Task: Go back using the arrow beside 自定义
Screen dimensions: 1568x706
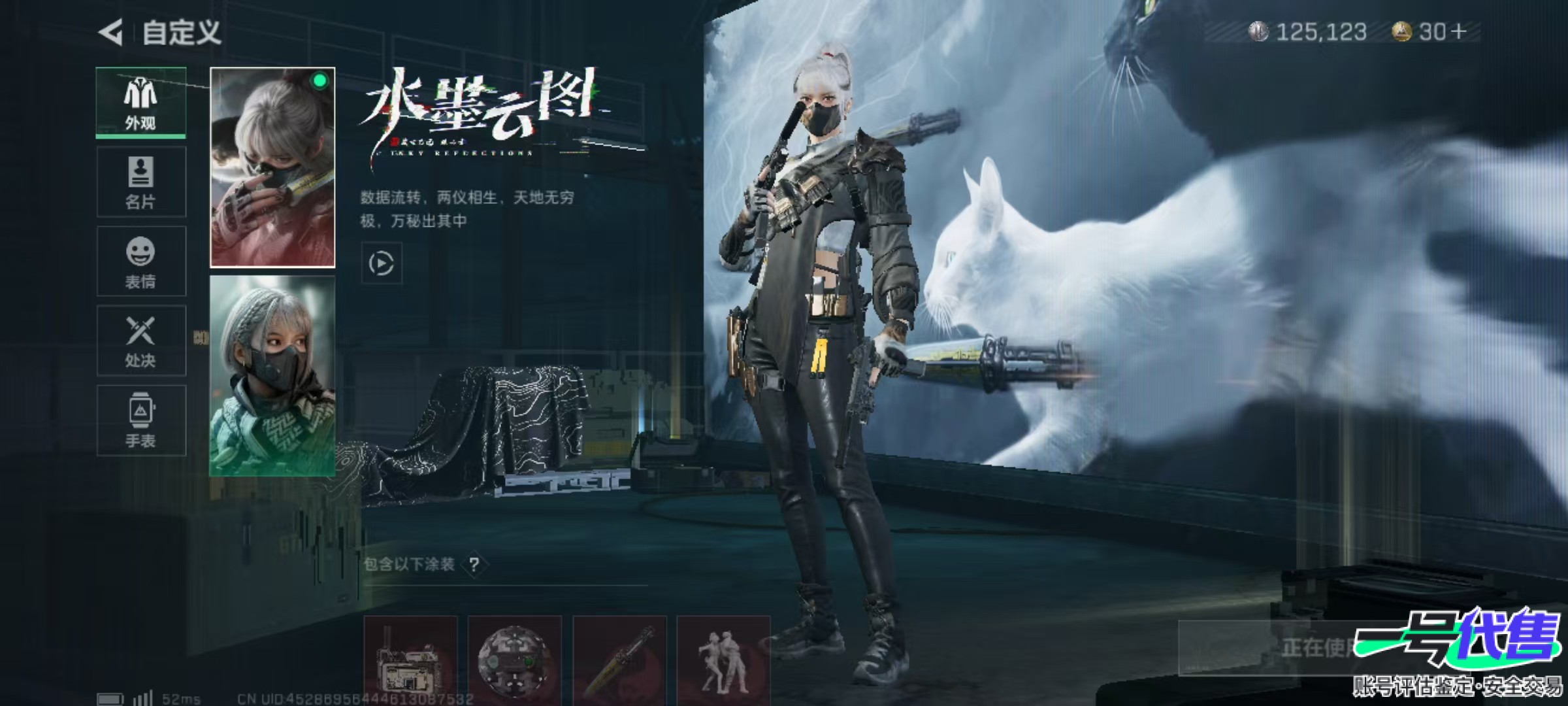Action: pyautogui.click(x=111, y=32)
